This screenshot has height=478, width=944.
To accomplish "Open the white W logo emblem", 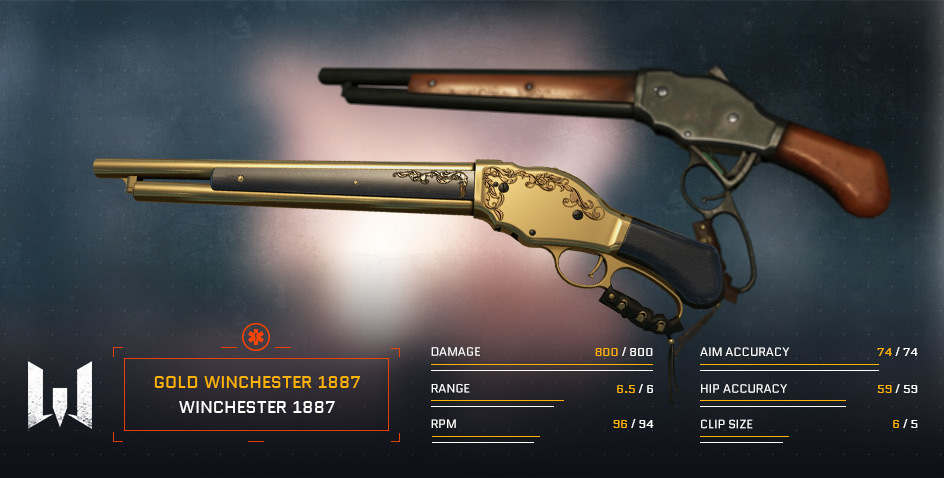I will 60,394.
